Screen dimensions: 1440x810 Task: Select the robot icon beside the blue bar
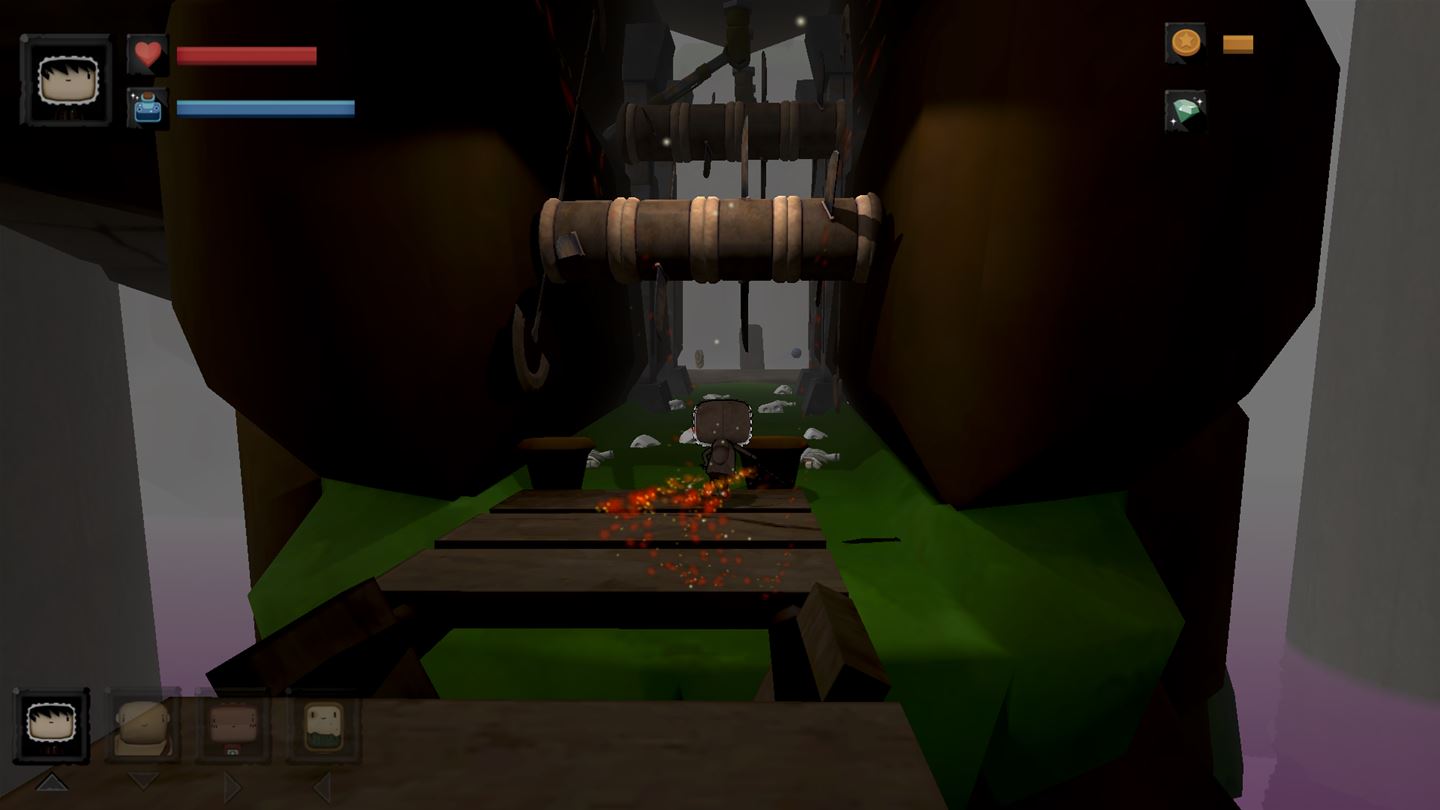[x=148, y=108]
